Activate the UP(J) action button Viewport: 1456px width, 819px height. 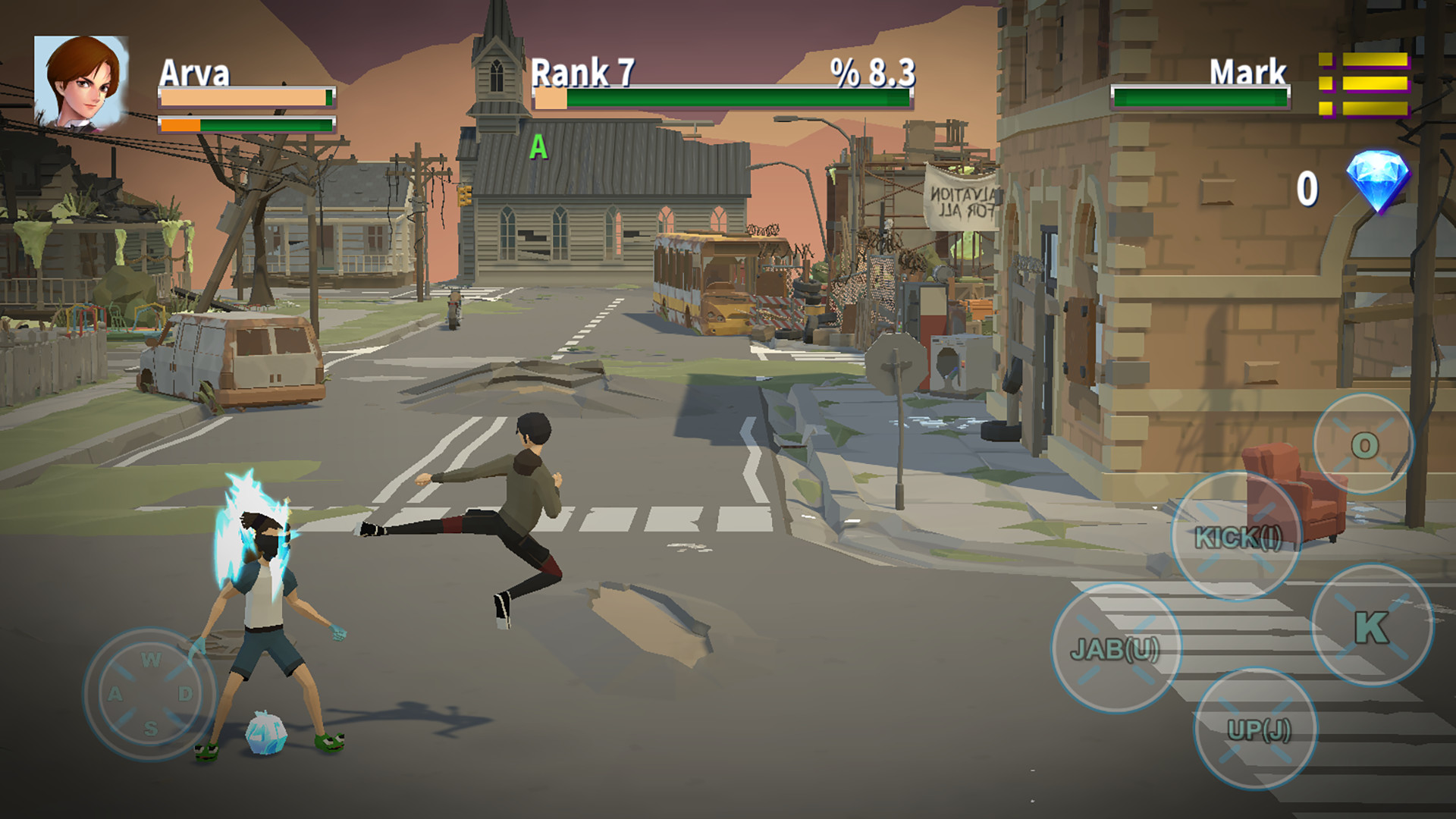pyautogui.click(x=1257, y=729)
